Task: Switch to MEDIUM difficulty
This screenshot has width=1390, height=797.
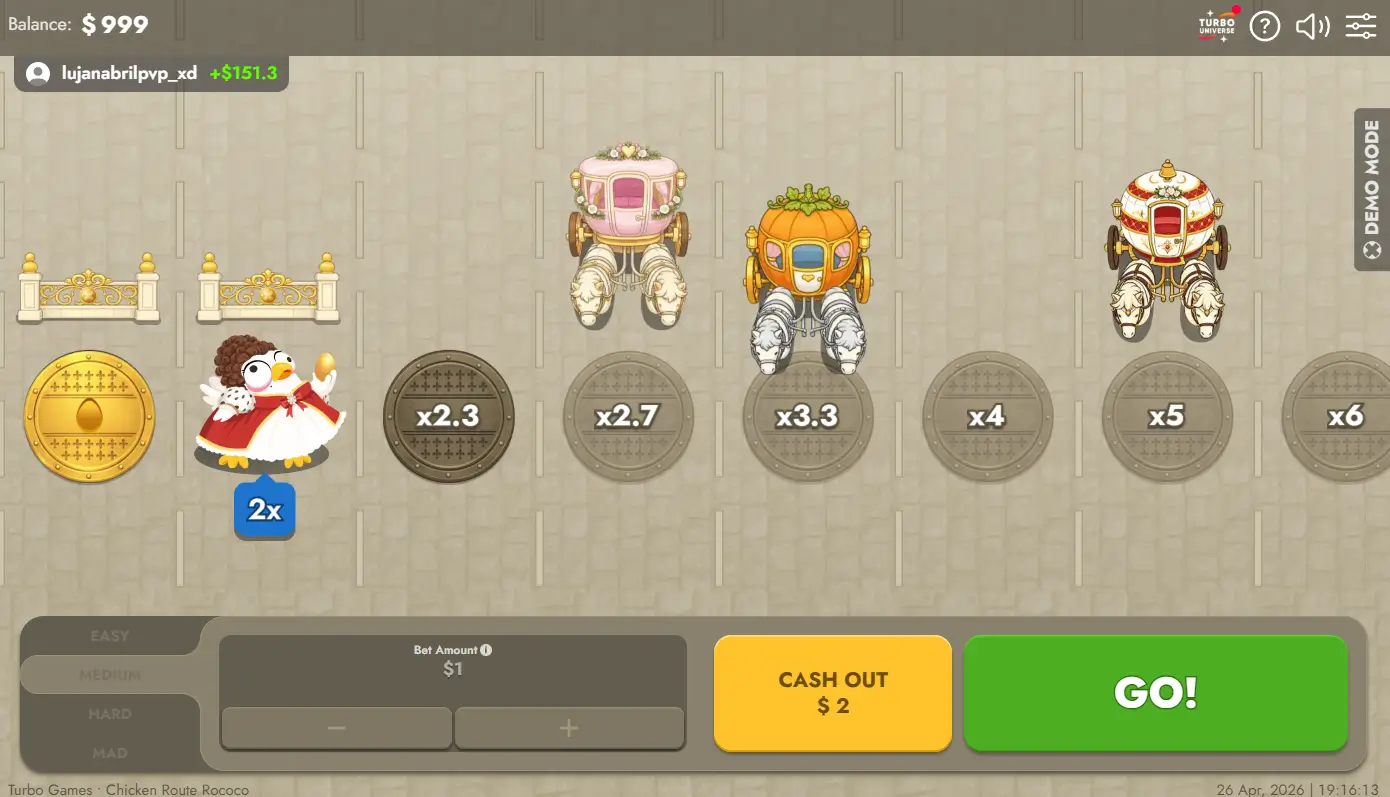Action: pyautogui.click(x=110, y=674)
